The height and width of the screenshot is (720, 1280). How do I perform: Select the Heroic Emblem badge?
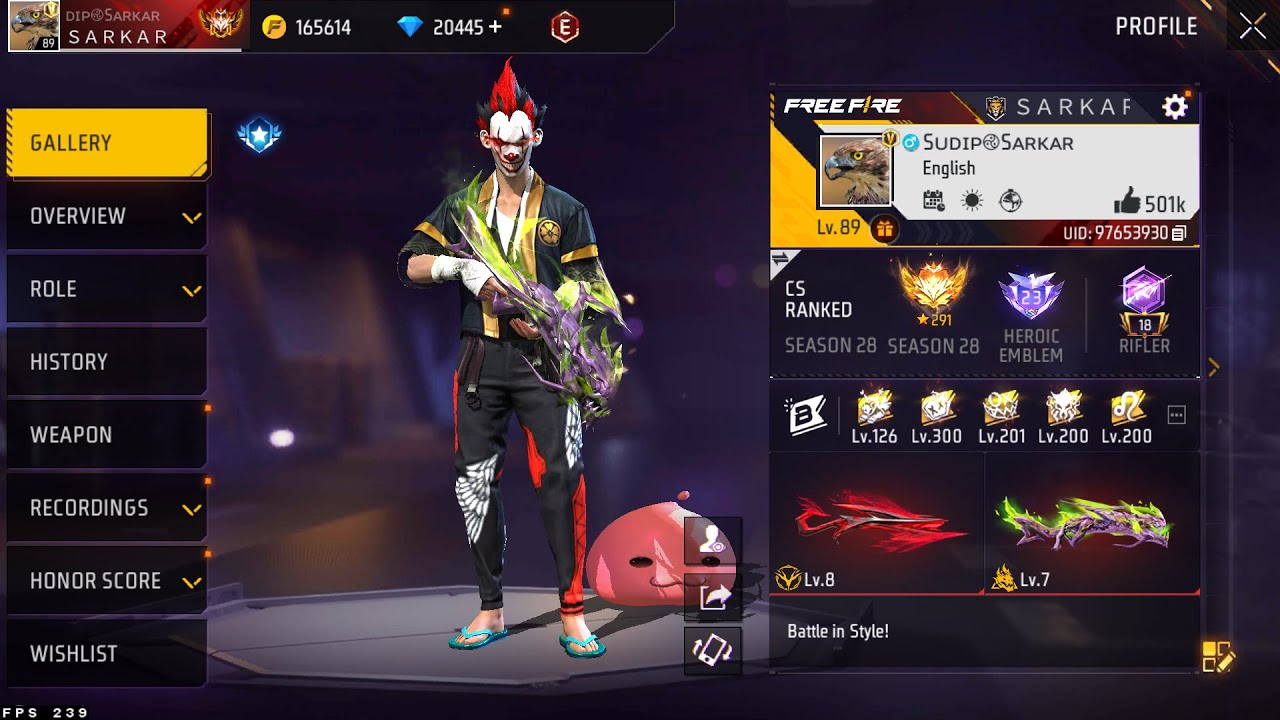click(x=1031, y=300)
